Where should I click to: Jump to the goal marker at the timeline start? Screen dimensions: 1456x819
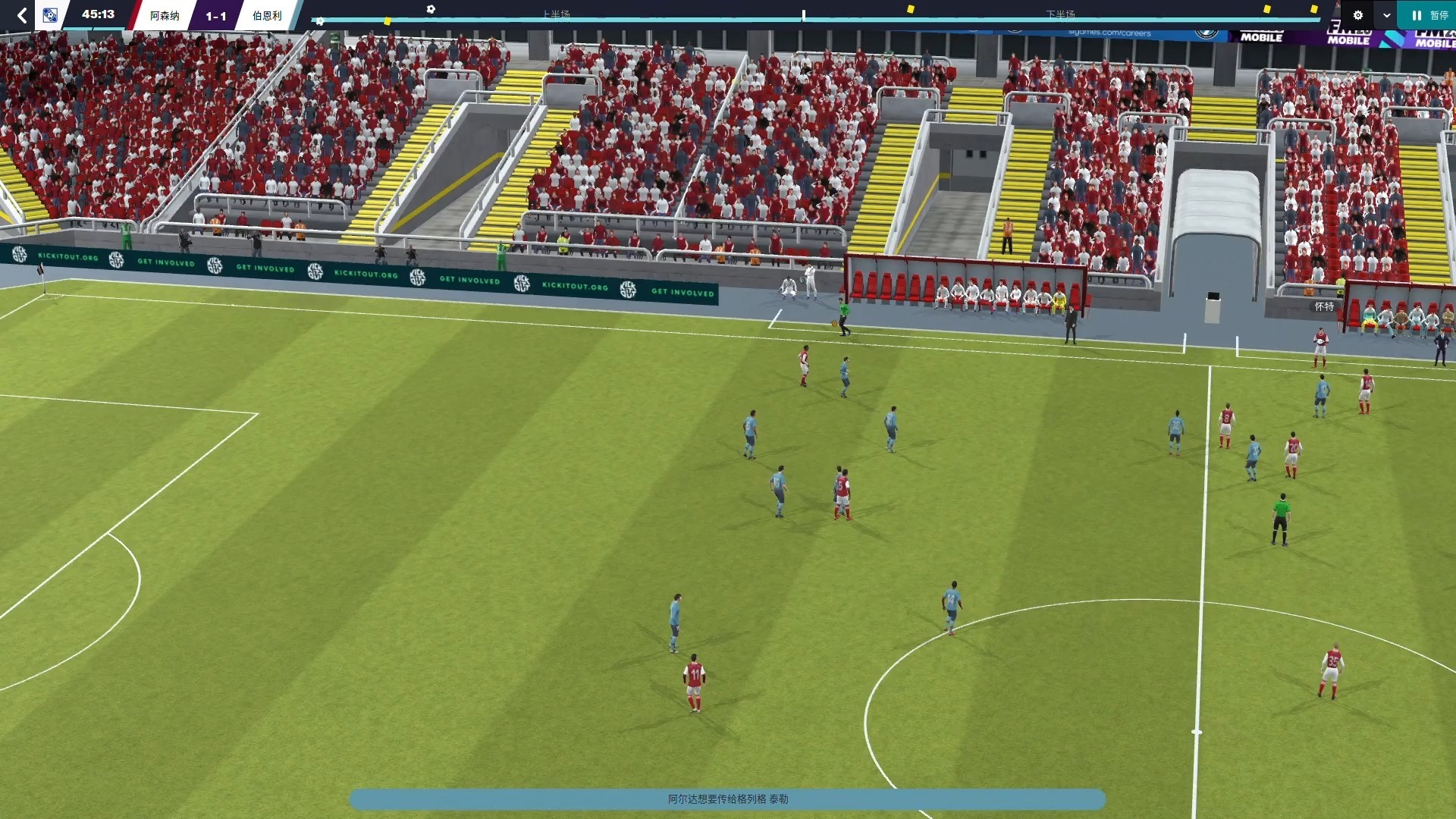click(320, 21)
